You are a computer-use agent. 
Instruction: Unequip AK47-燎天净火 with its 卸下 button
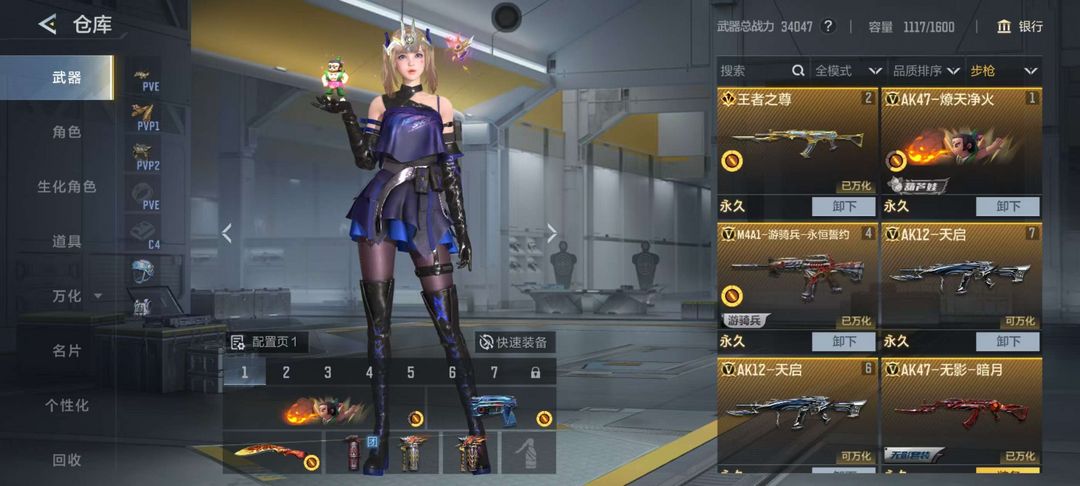pyautogui.click(x=1008, y=206)
